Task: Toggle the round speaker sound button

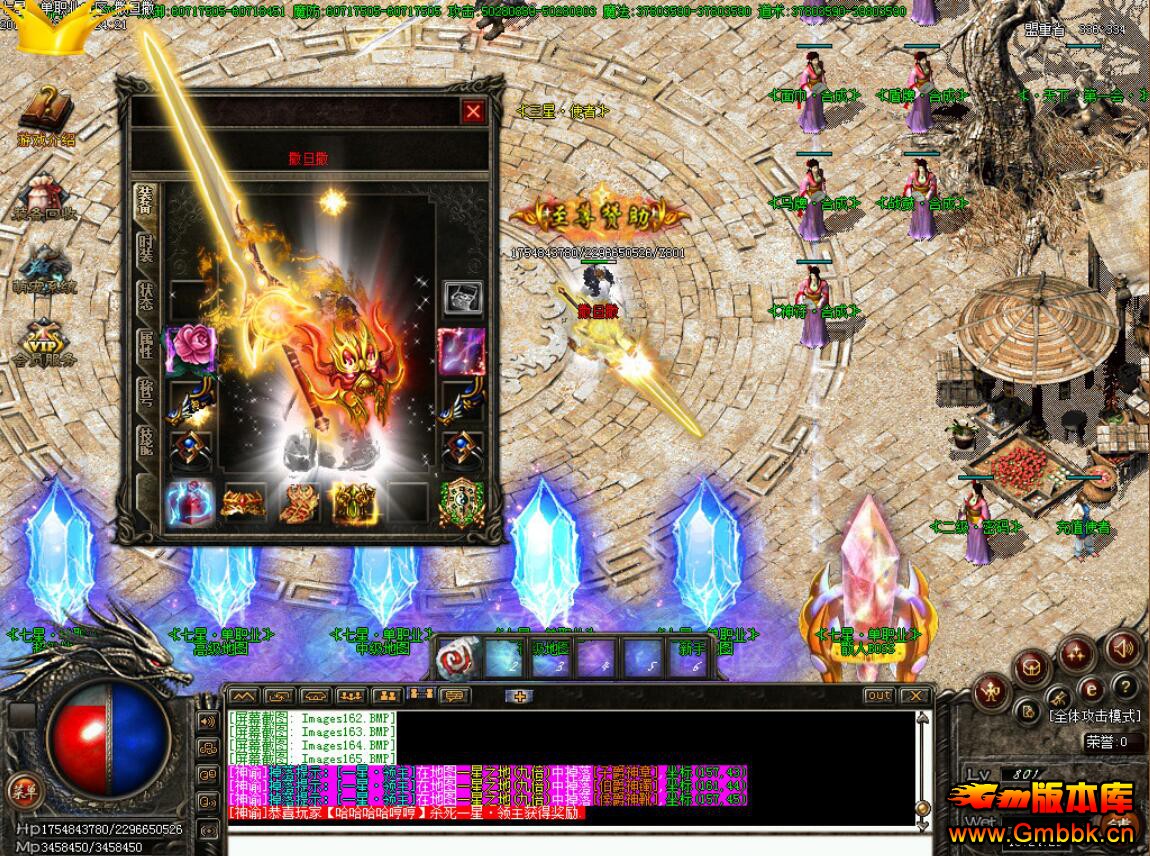Action: click(1123, 648)
